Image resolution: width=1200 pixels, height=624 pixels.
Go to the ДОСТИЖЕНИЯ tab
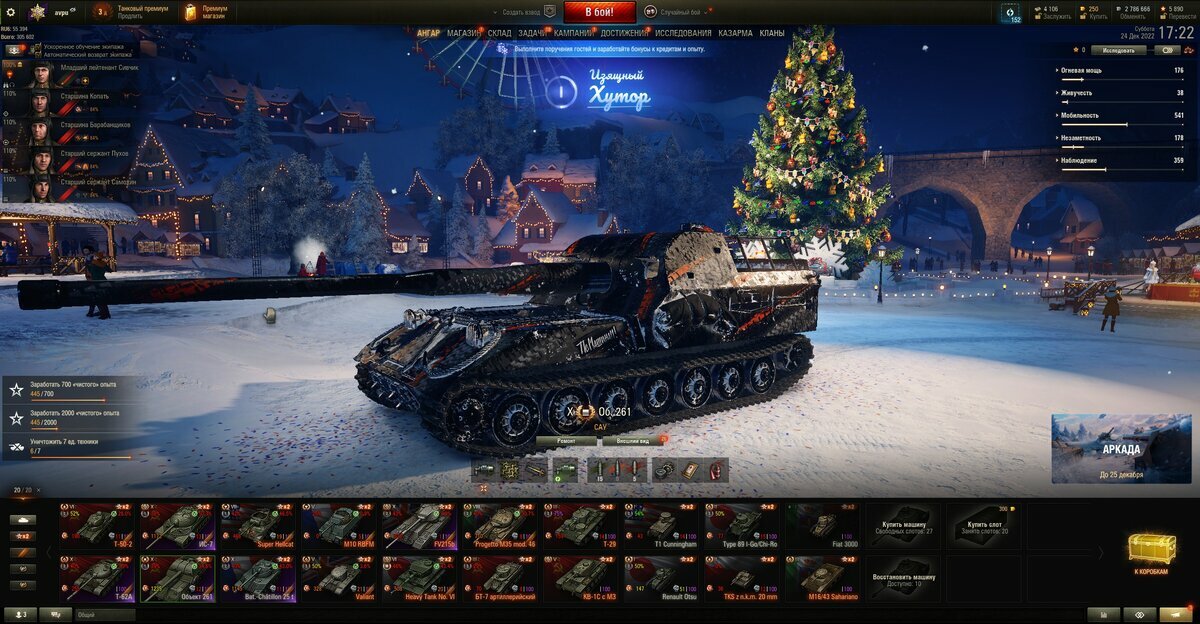624,33
